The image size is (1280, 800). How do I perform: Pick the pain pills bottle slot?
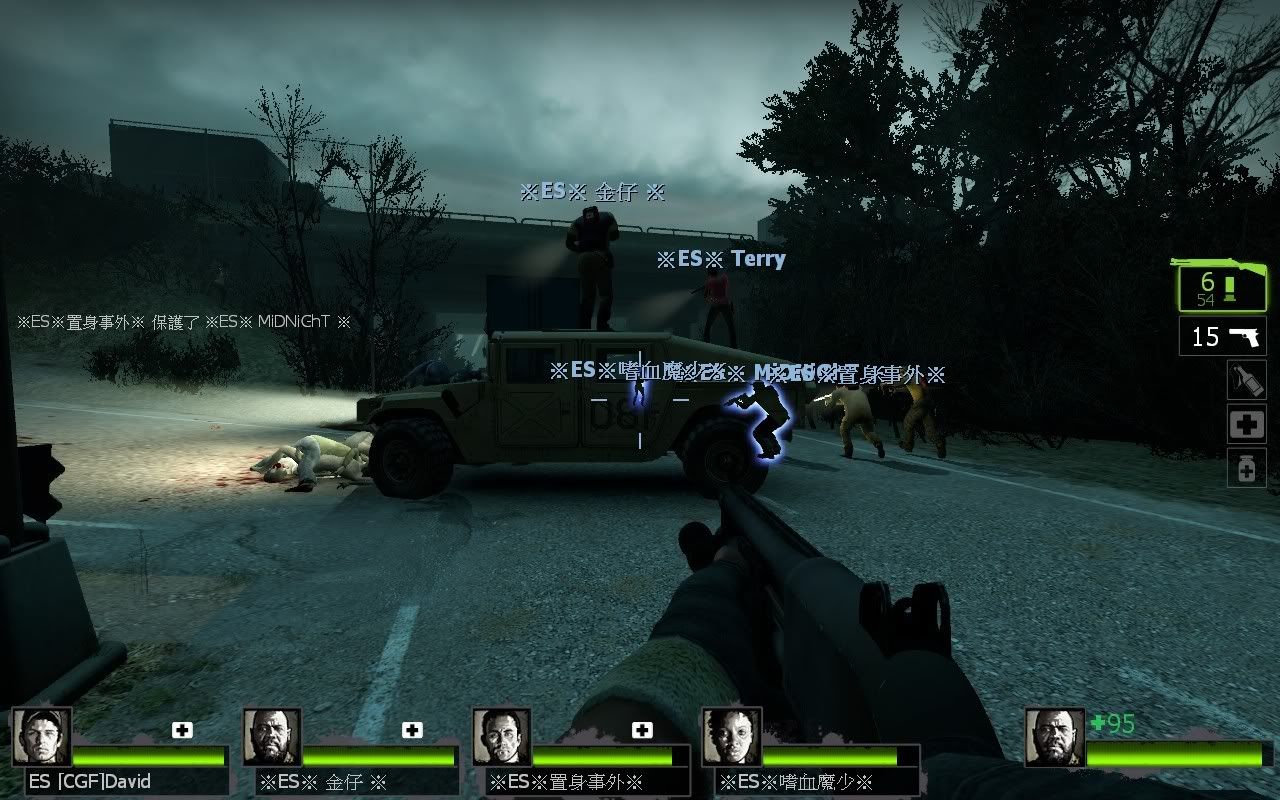(x=1246, y=468)
